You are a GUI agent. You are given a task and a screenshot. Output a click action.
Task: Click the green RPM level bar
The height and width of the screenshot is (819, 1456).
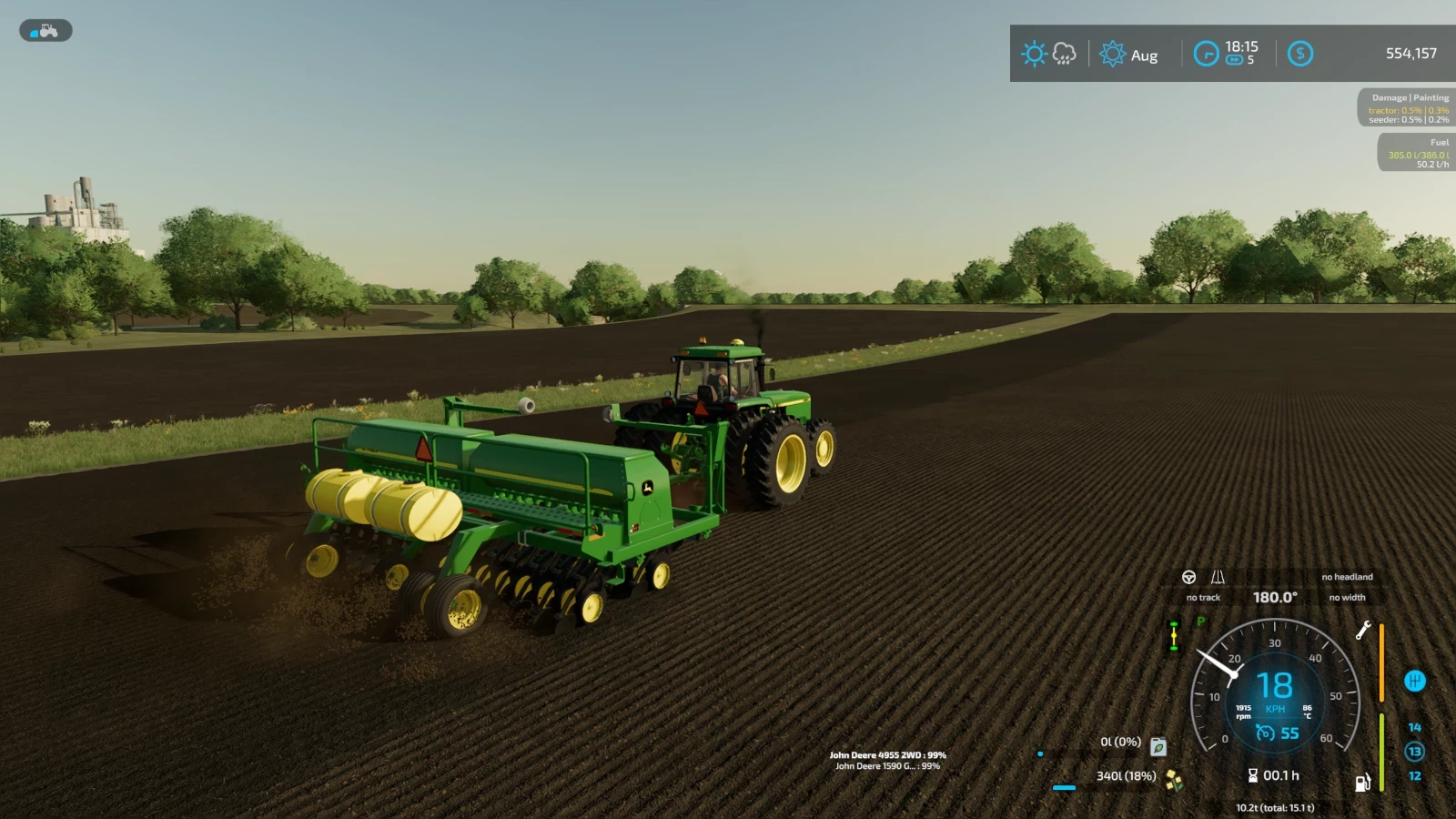pyautogui.click(x=1381, y=751)
